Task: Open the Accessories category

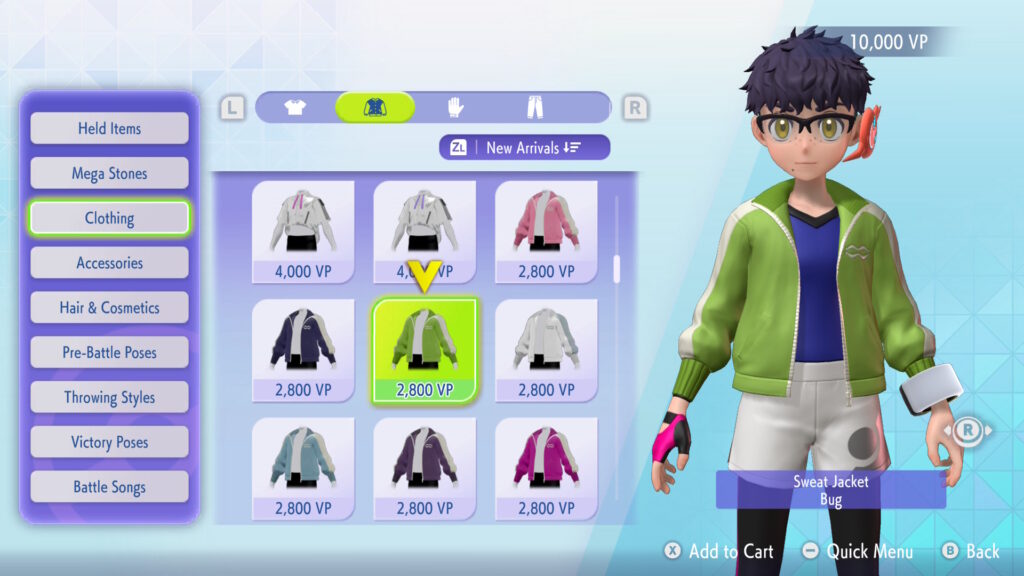Action: coord(109,263)
